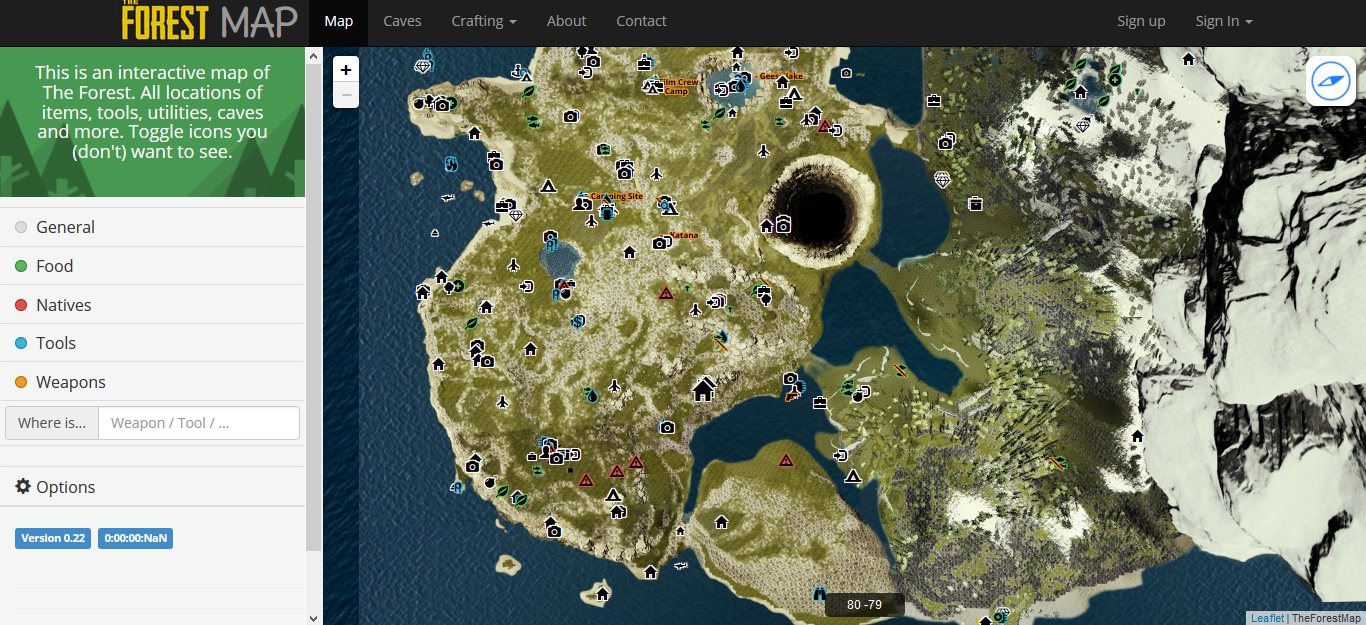Toggle the Weapons marker filter

pos(70,382)
